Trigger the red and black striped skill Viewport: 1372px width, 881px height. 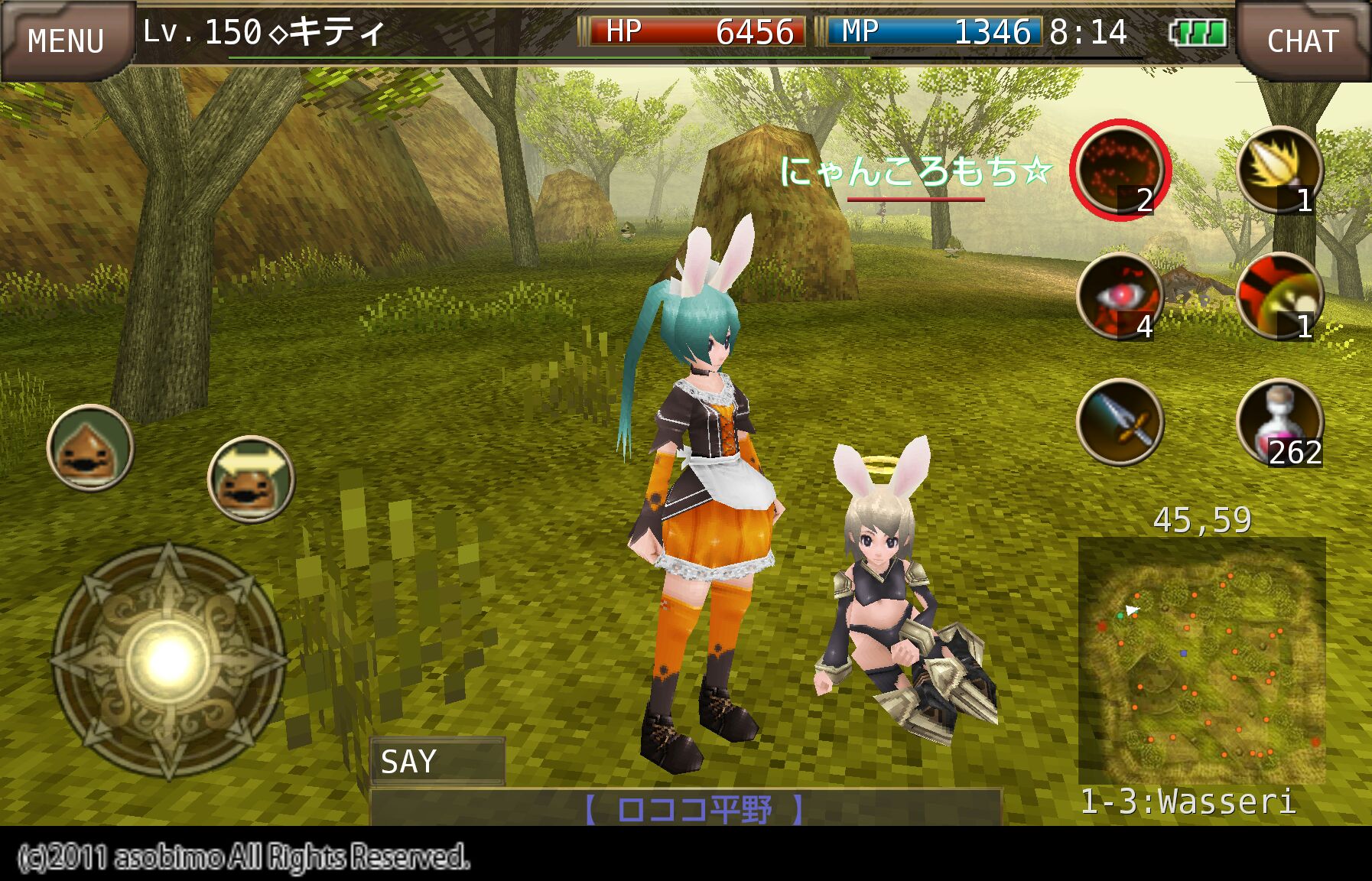(x=1279, y=296)
